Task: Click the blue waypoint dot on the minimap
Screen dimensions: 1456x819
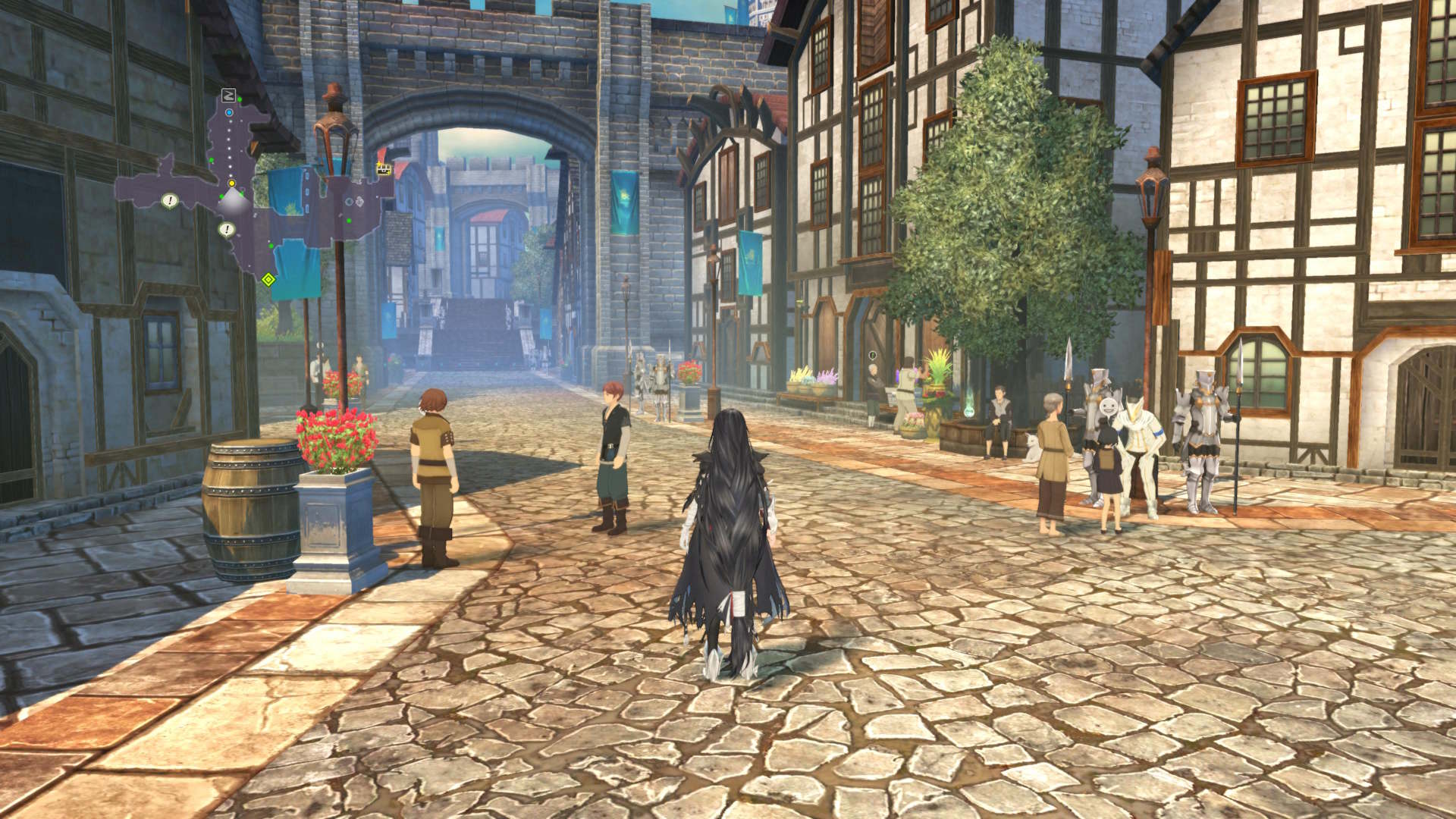Action: (229, 113)
